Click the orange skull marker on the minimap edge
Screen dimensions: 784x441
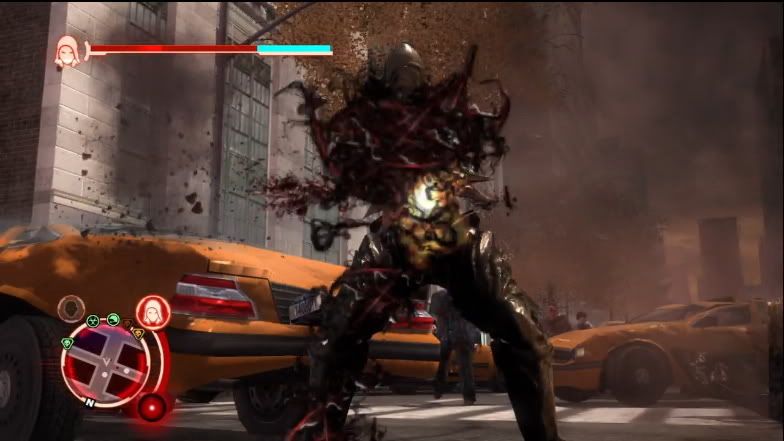[x=137, y=333]
